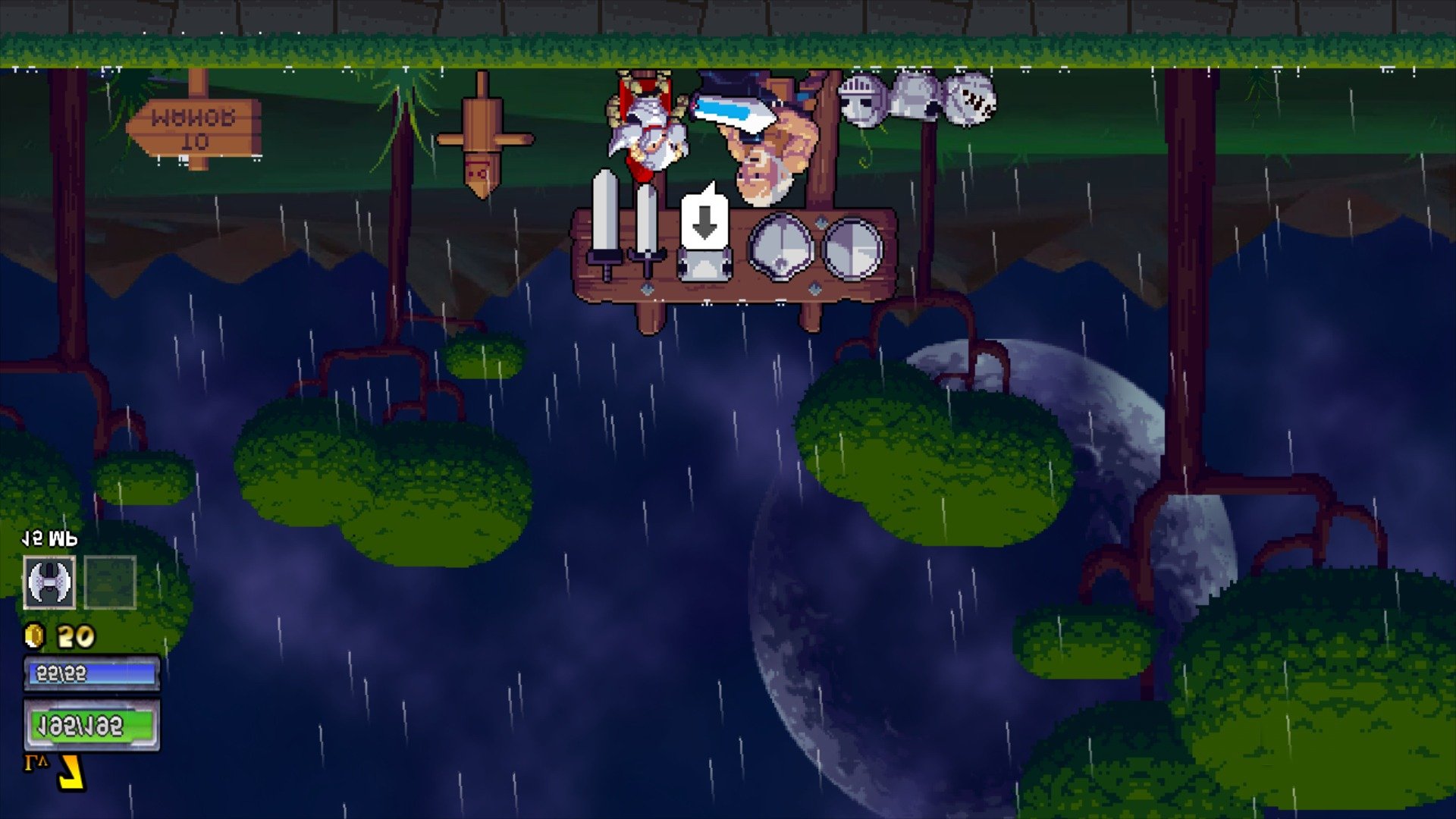The width and height of the screenshot is (1456, 819).
Task: Click the gold coin icon next to 20
Action: [32, 635]
